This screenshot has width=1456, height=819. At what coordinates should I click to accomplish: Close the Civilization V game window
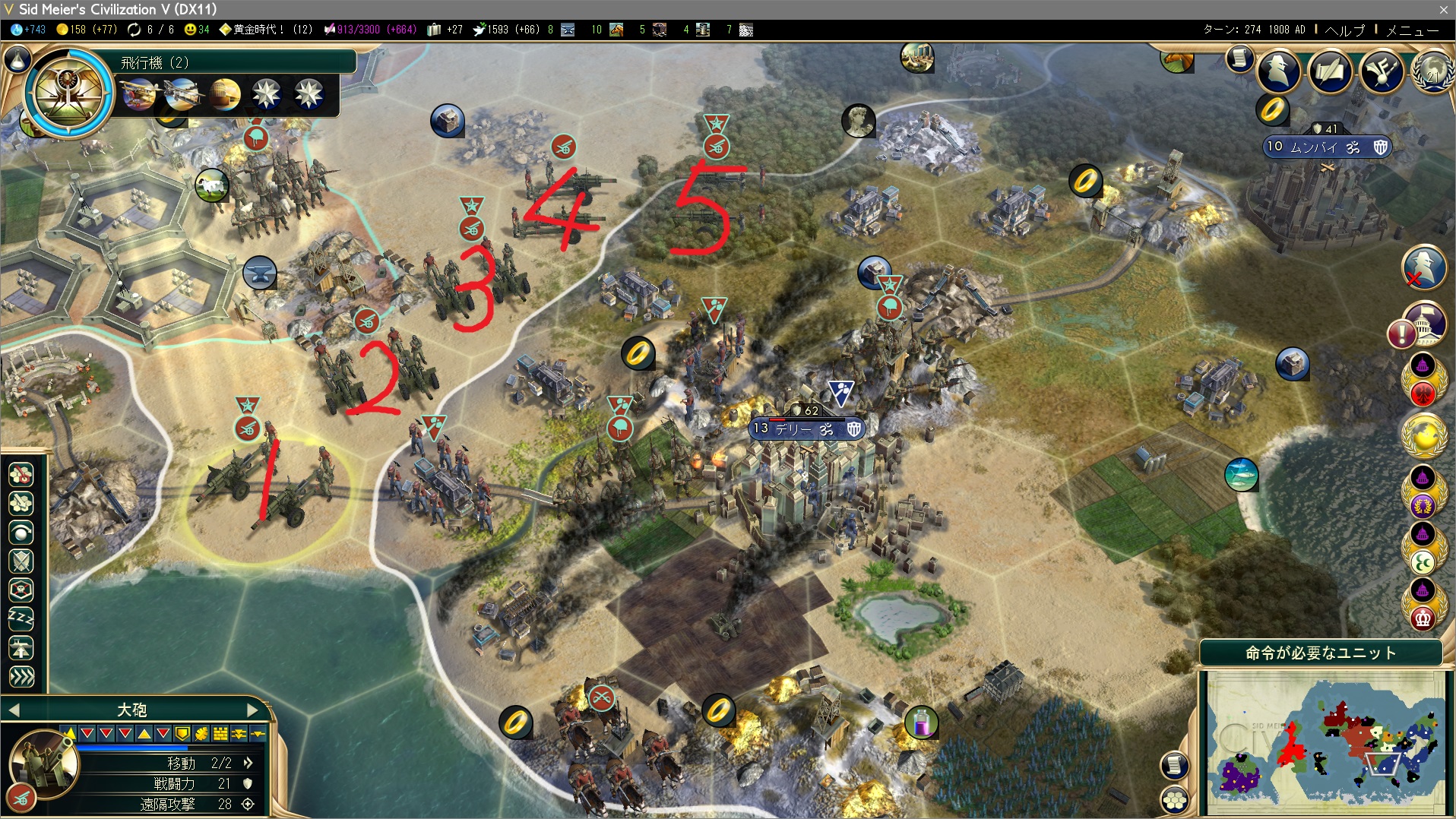pyautogui.click(x=1443, y=9)
